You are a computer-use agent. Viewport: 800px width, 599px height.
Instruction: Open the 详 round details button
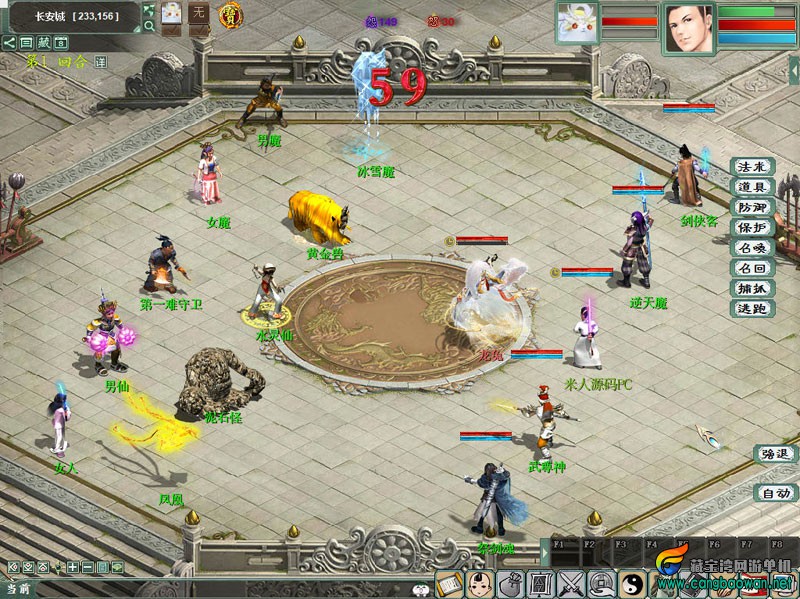(100, 62)
